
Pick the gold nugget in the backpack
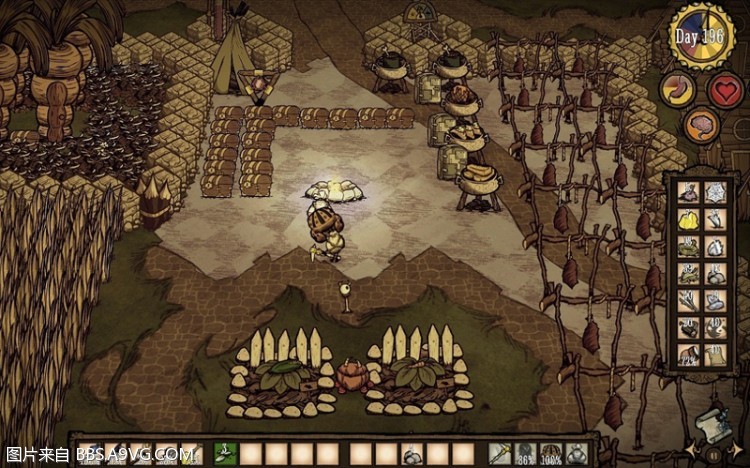click(688, 219)
